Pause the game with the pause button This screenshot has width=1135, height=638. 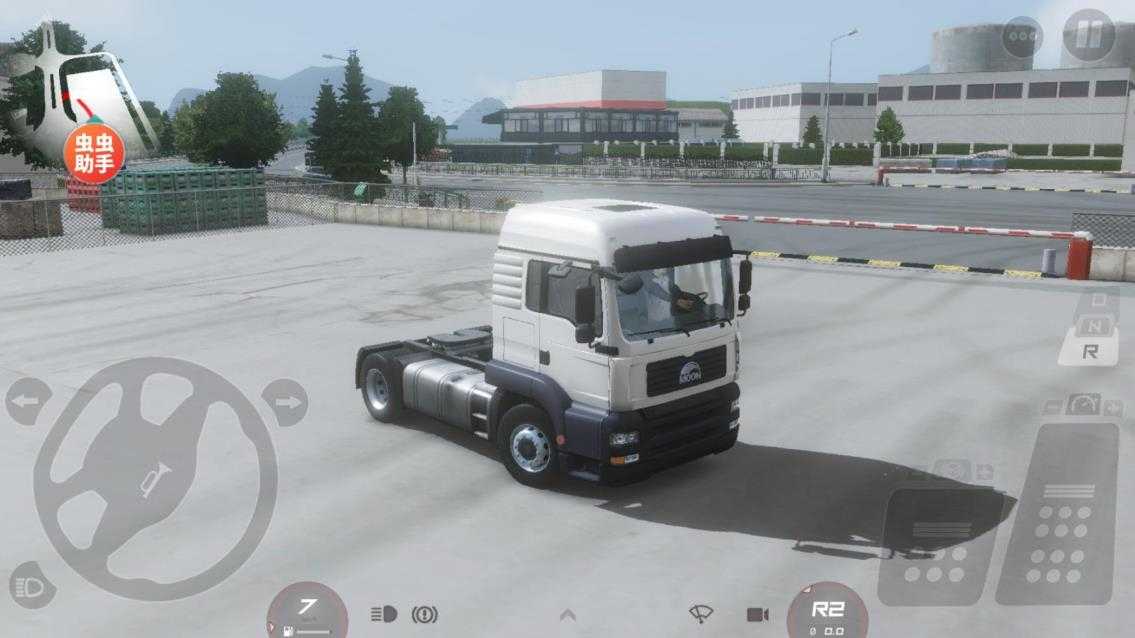click(x=1088, y=36)
